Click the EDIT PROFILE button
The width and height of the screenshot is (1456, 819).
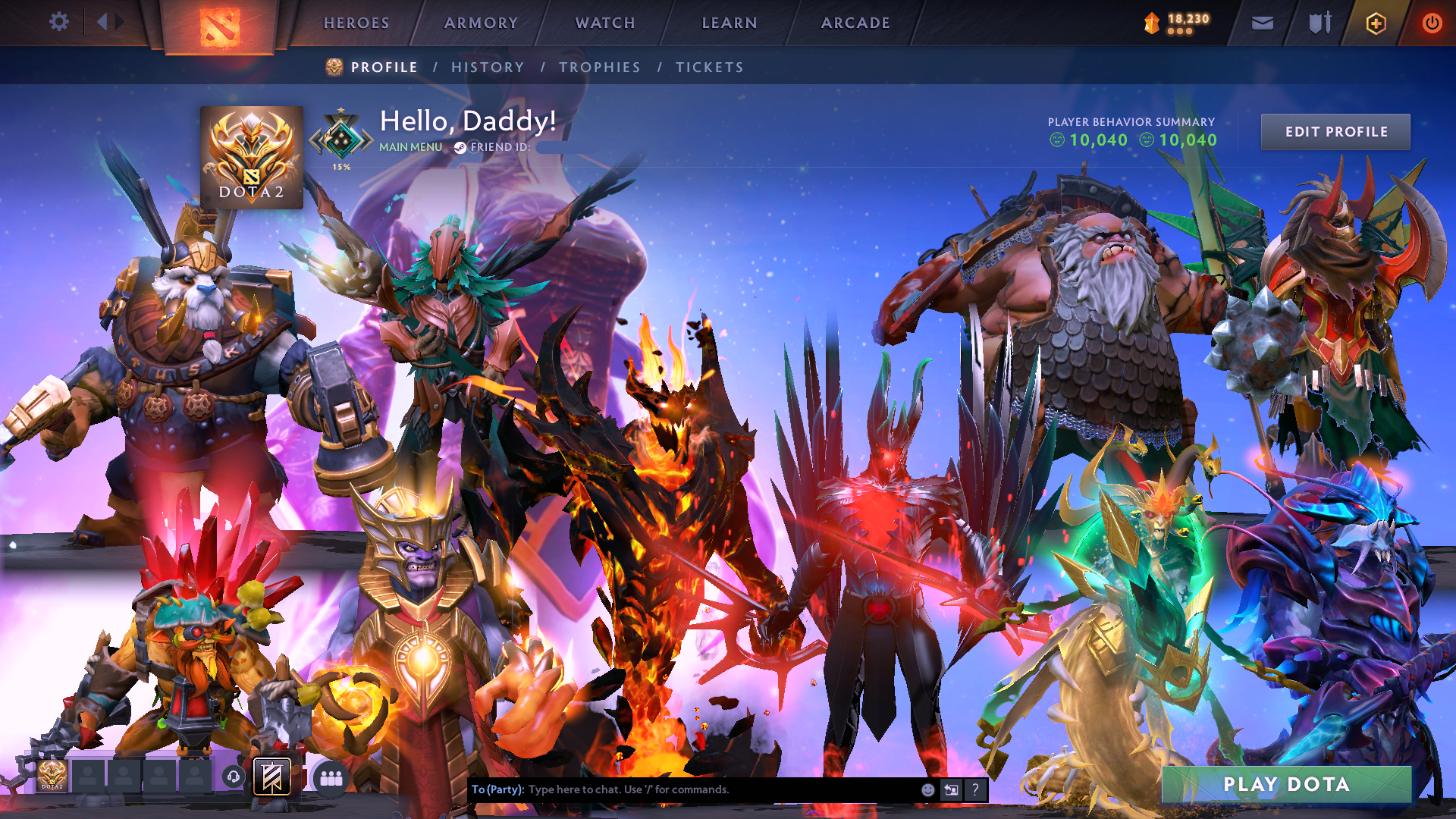click(1335, 131)
